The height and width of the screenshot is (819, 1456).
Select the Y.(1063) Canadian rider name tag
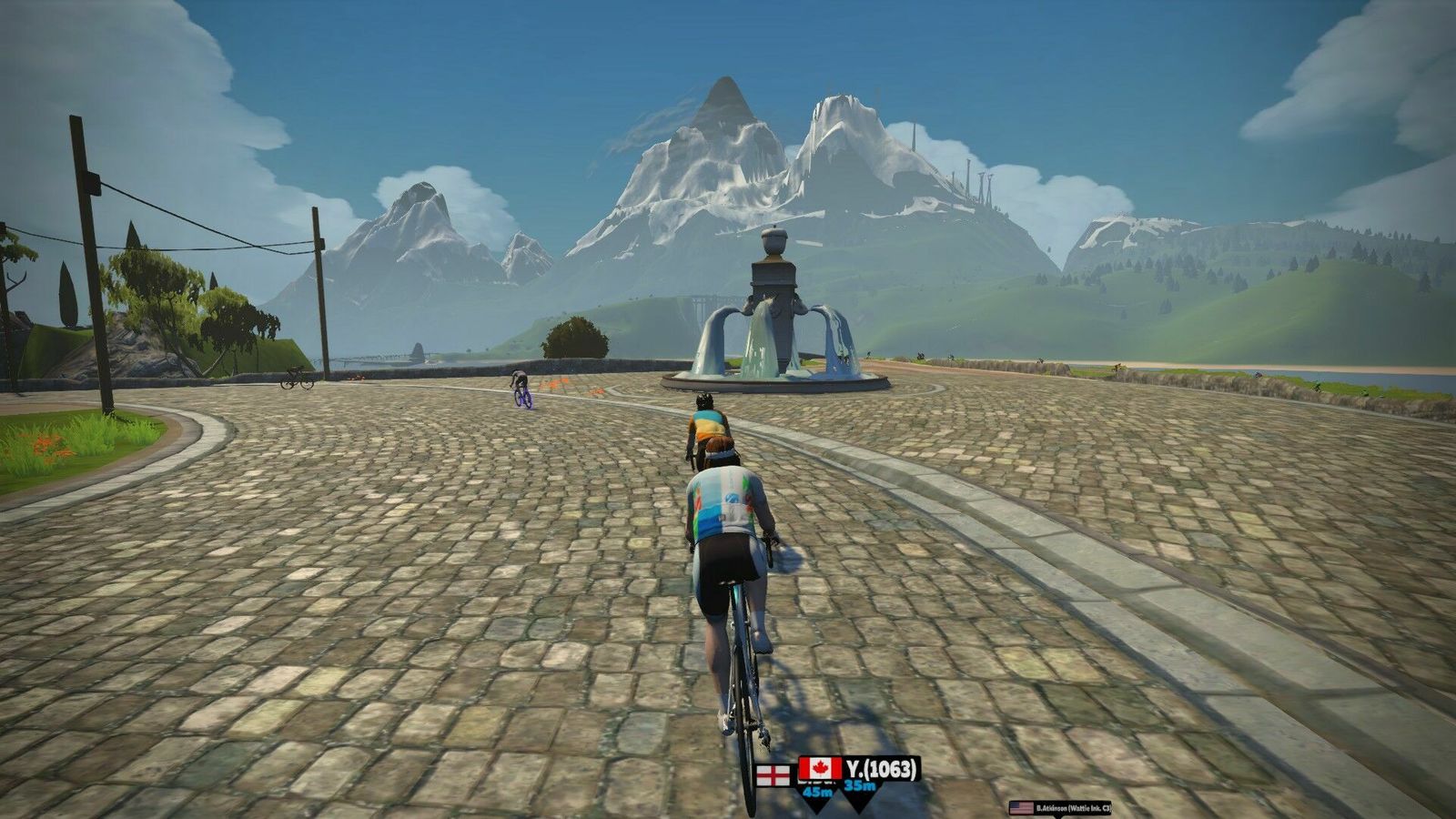[x=860, y=770]
